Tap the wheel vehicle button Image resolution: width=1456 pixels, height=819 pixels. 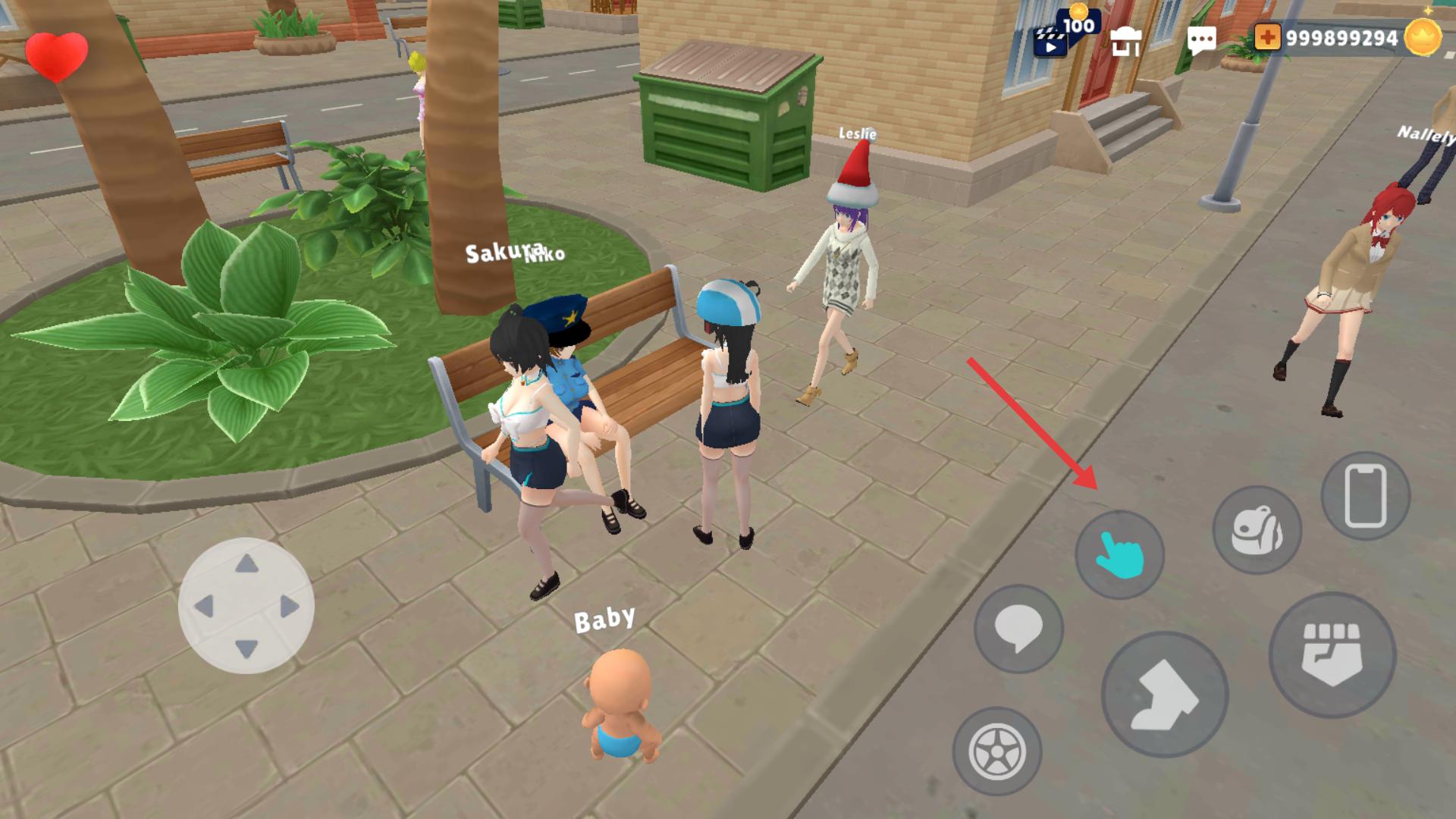click(x=996, y=752)
